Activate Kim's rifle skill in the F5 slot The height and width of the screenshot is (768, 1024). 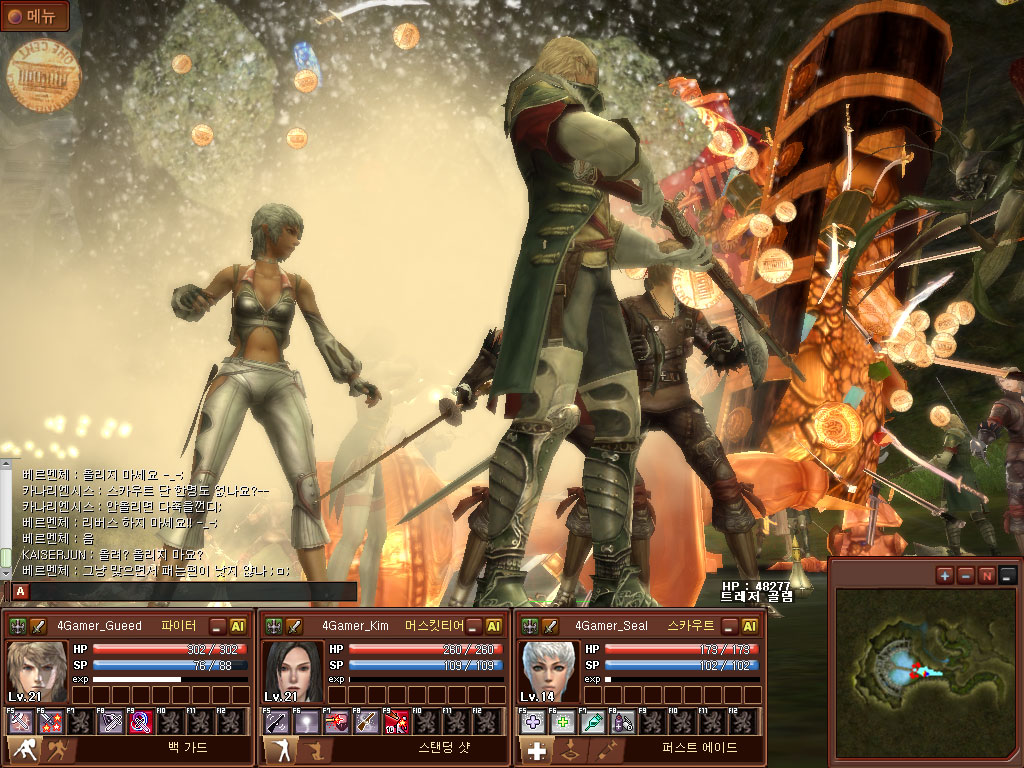pos(275,721)
